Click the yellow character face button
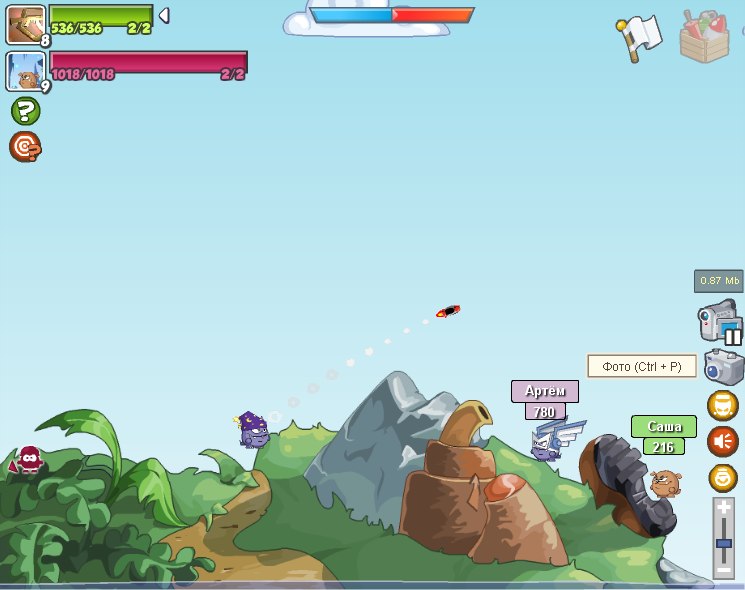This screenshot has height=590, width=745. (722, 405)
